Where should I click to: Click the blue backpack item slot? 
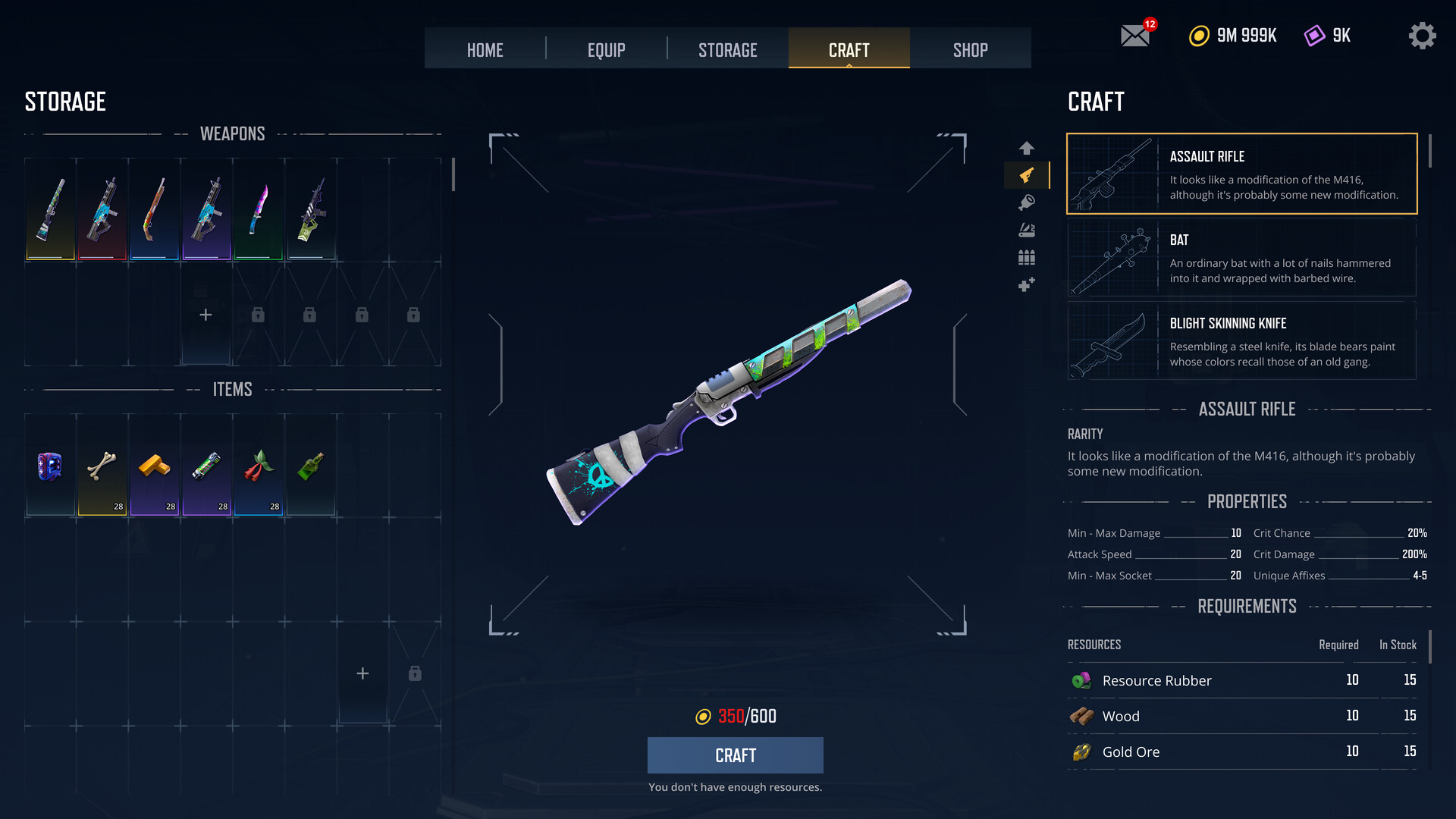pyautogui.click(x=50, y=466)
